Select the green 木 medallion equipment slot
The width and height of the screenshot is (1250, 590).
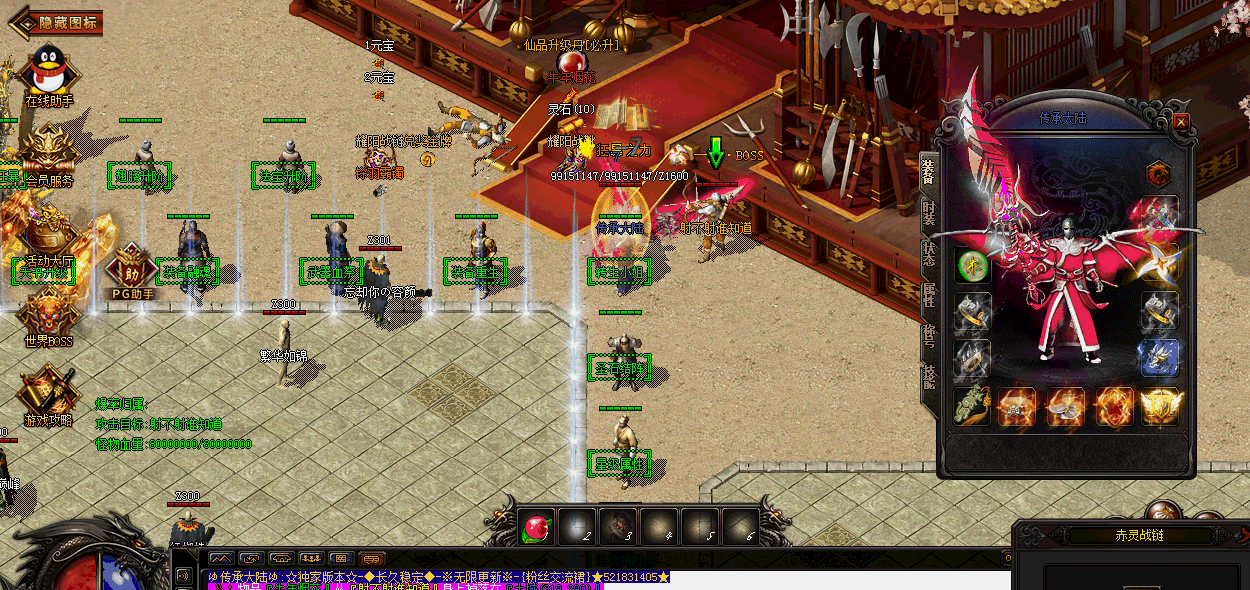pyautogui.click(x=972, y=266)
